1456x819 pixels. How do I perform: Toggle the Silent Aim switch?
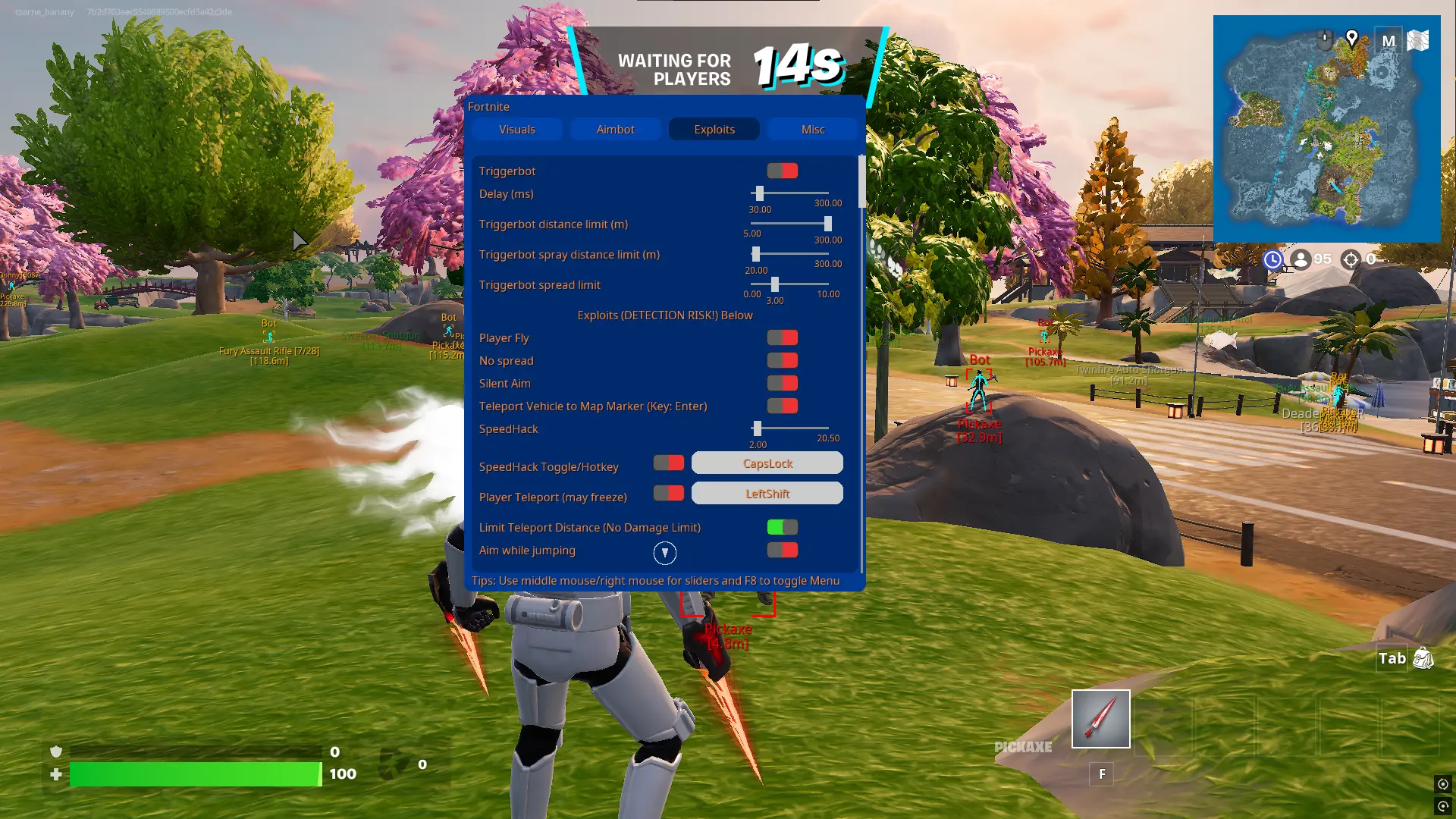pyautogui.click(x=782, y=384)
